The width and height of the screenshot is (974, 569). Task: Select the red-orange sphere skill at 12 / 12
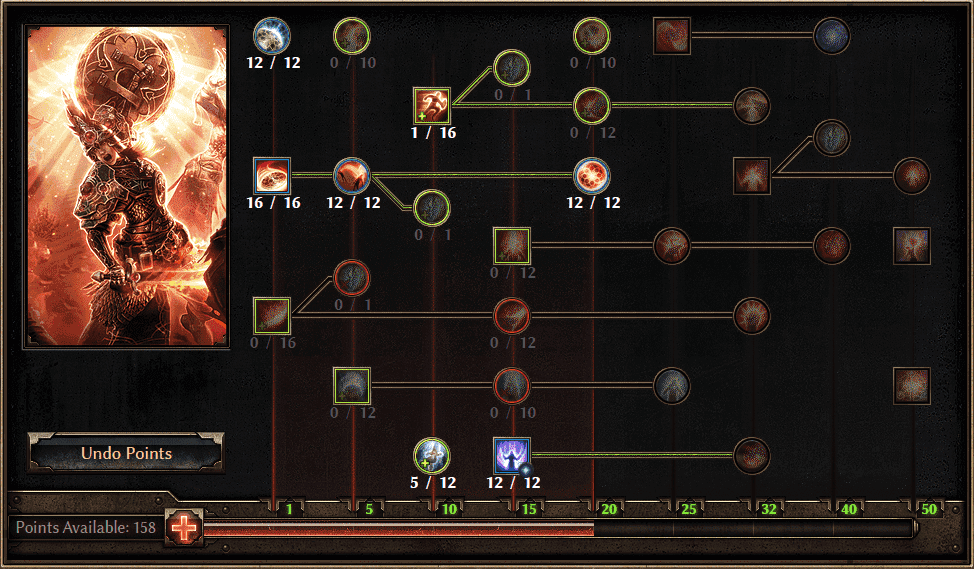[x=592, y=176]
